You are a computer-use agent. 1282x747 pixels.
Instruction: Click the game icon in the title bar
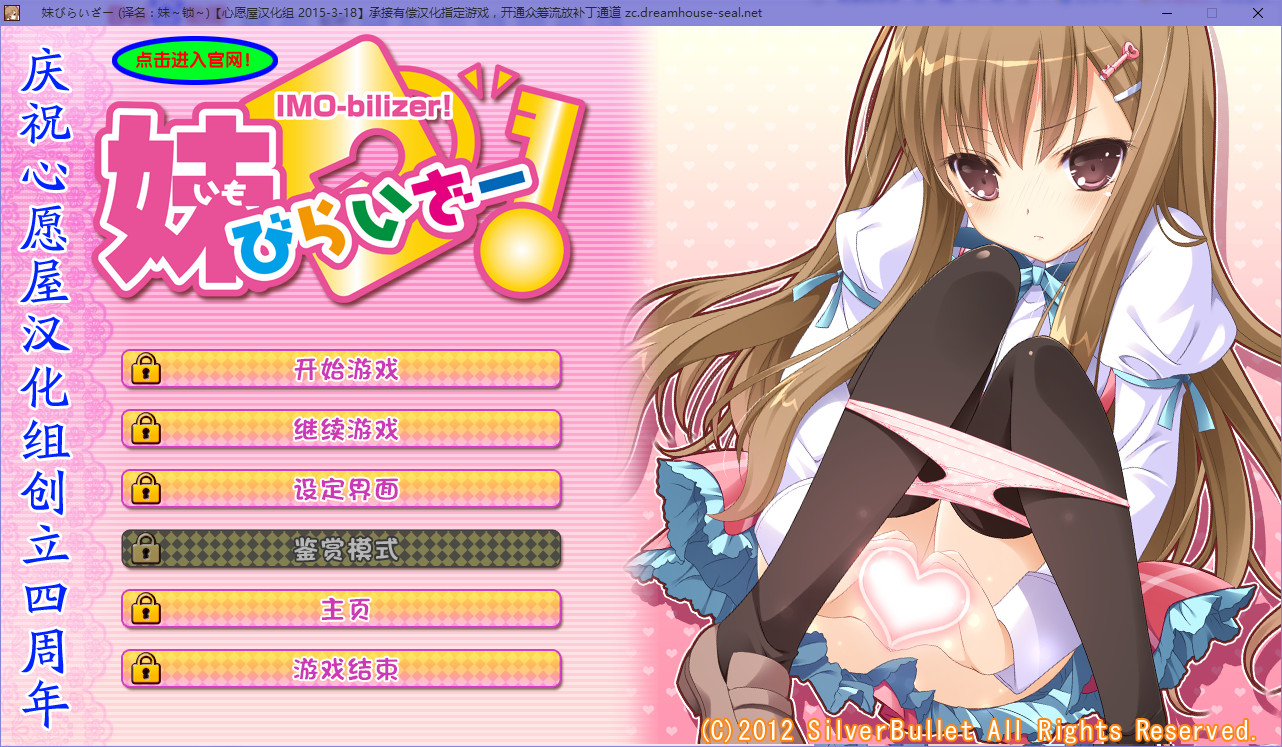click(x=11, y=12)
